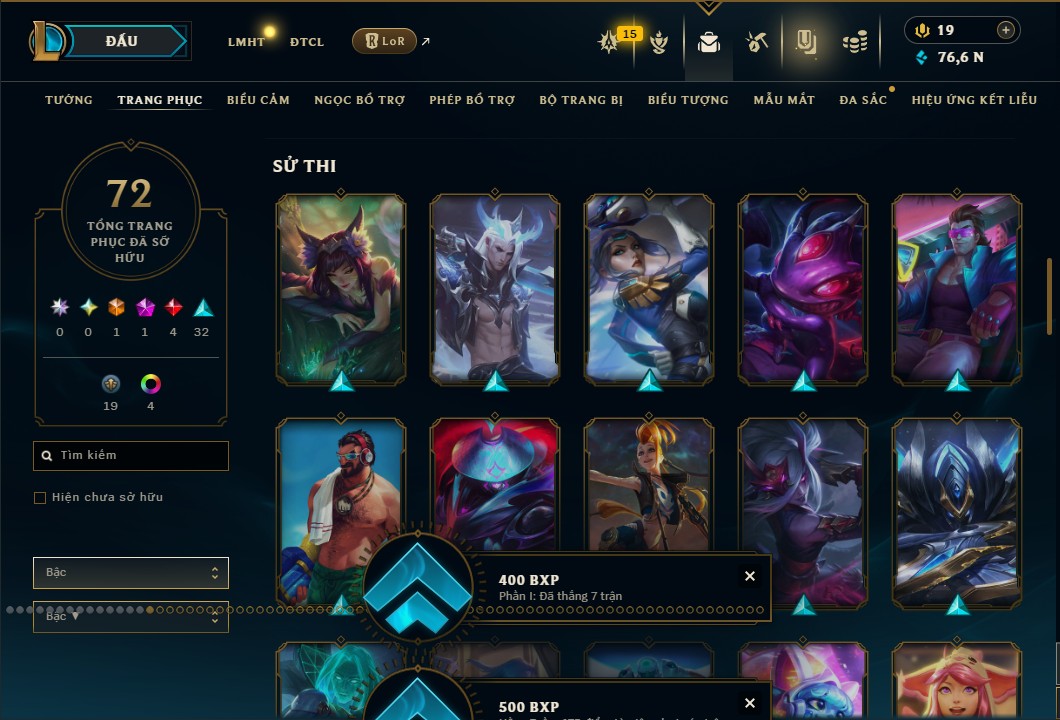Click the ĐẤU play button

122,41
